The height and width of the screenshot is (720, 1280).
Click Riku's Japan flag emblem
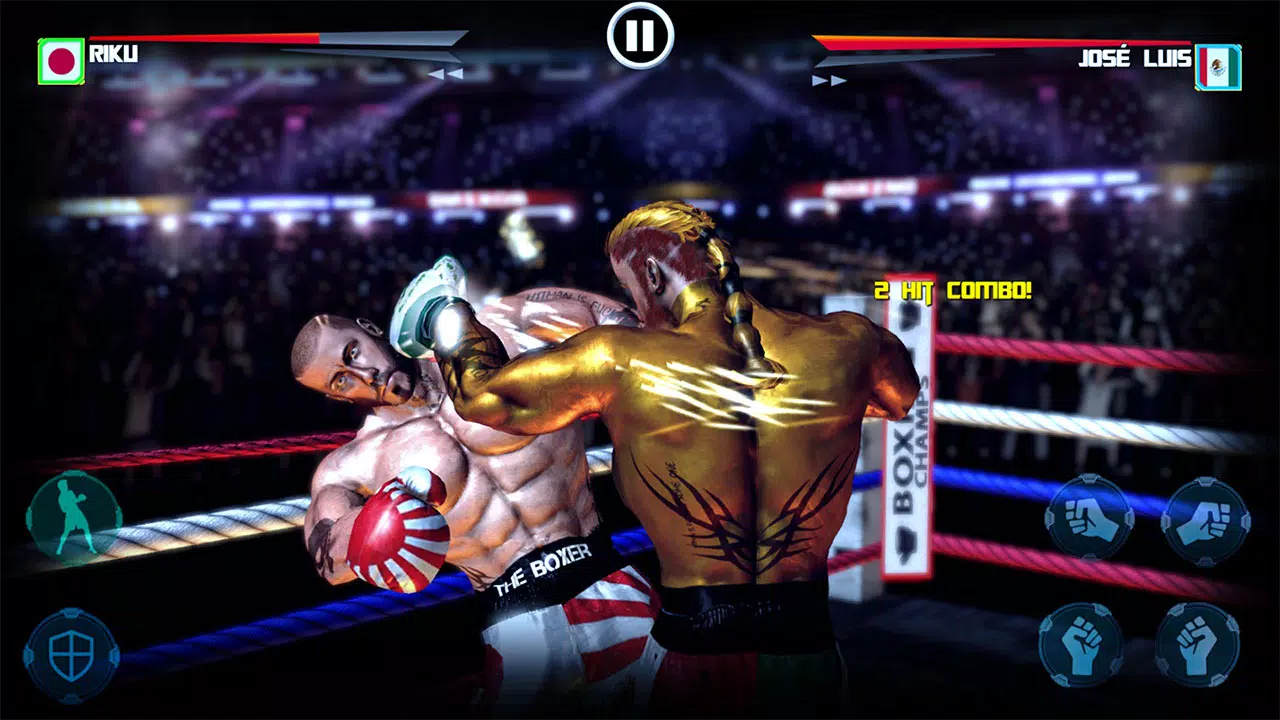[x=60, y=59]
